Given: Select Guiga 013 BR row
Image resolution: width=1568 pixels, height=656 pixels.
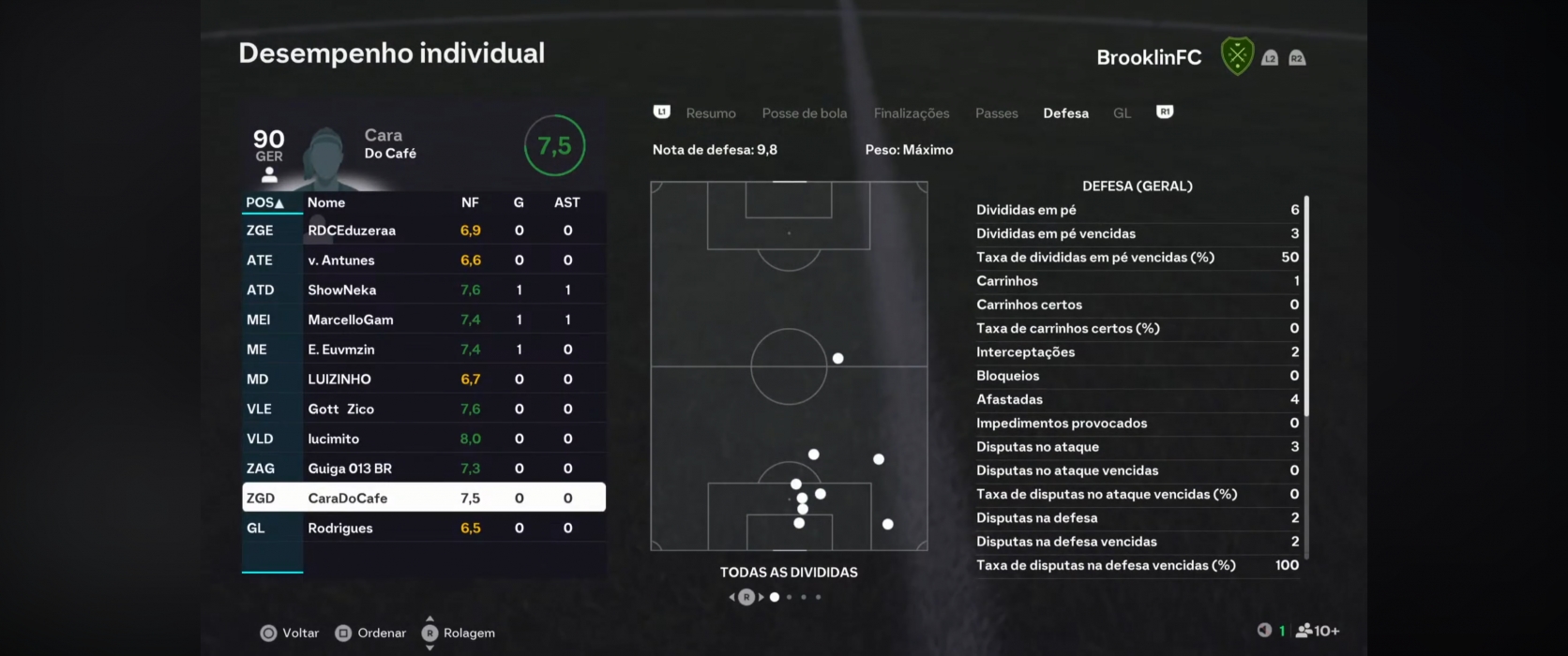Looking at the screenshot, I should tap(423, 469).
